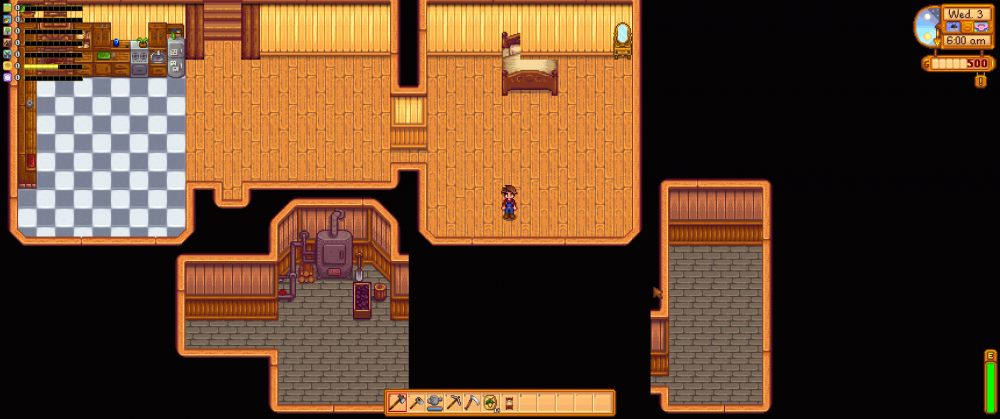
Task: Select the axe in the hotbar
Action: tap(397, 403)
